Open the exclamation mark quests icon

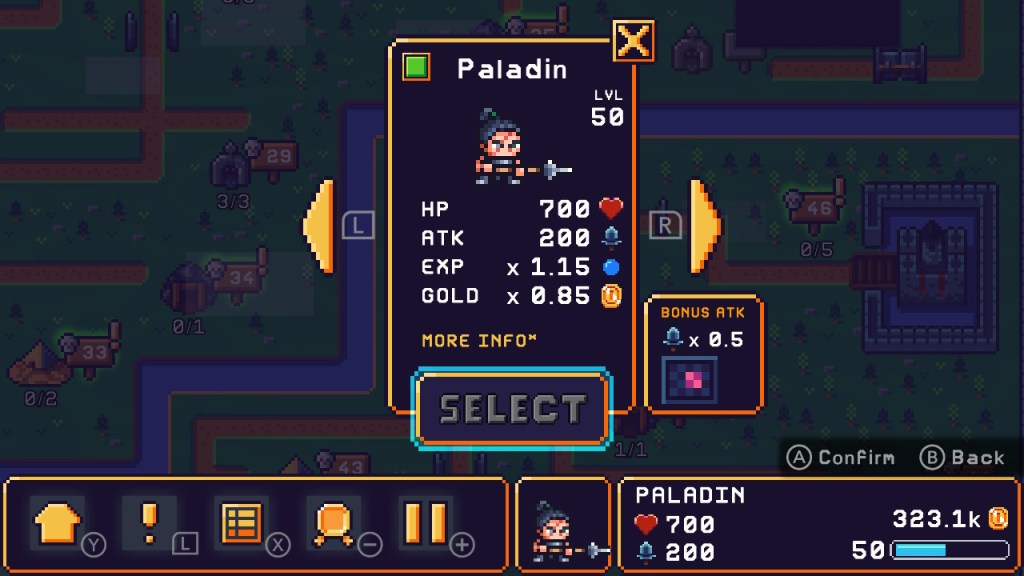[149, 523]
